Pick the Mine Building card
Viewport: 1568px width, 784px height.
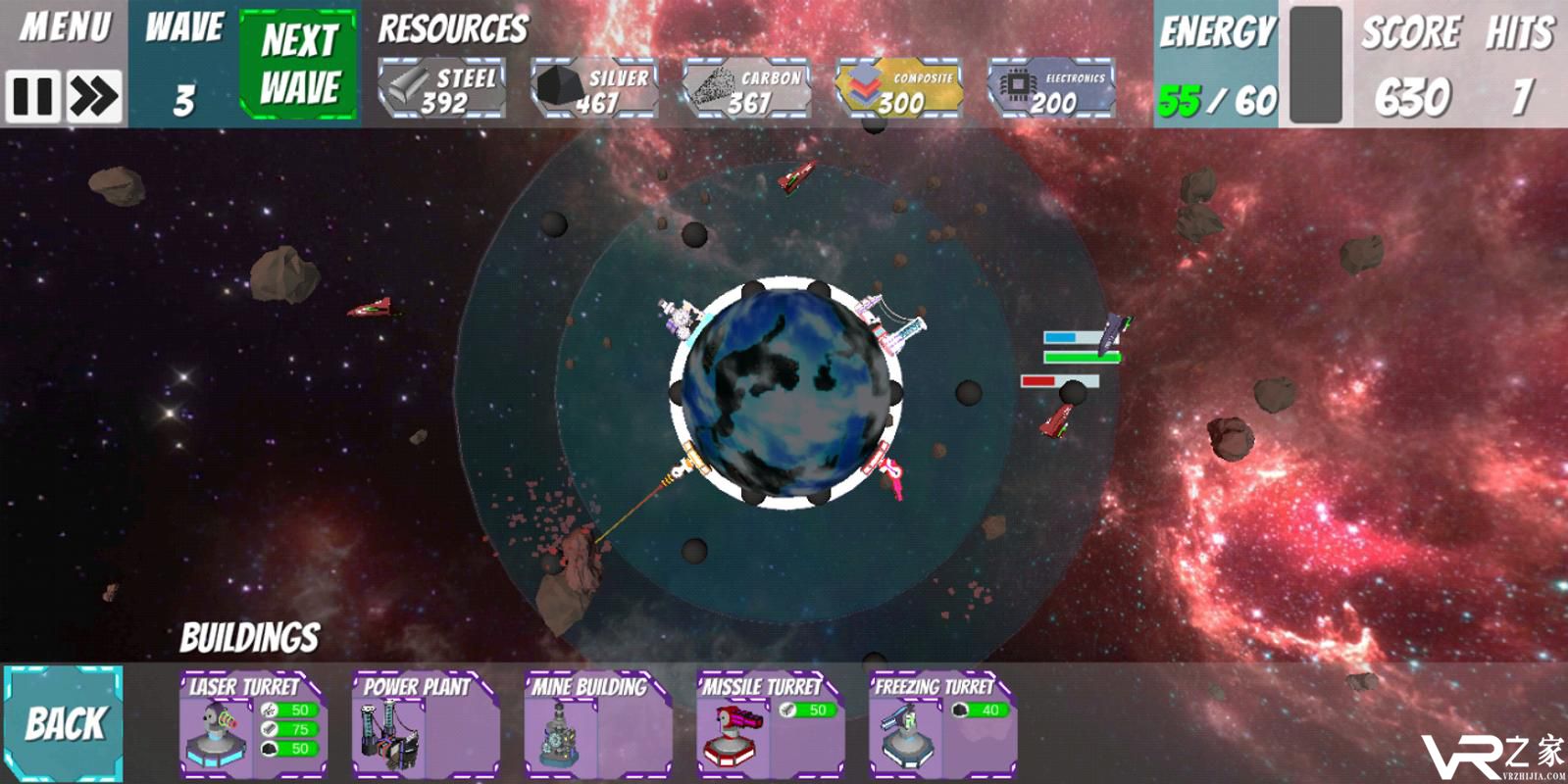click(596, 725)
